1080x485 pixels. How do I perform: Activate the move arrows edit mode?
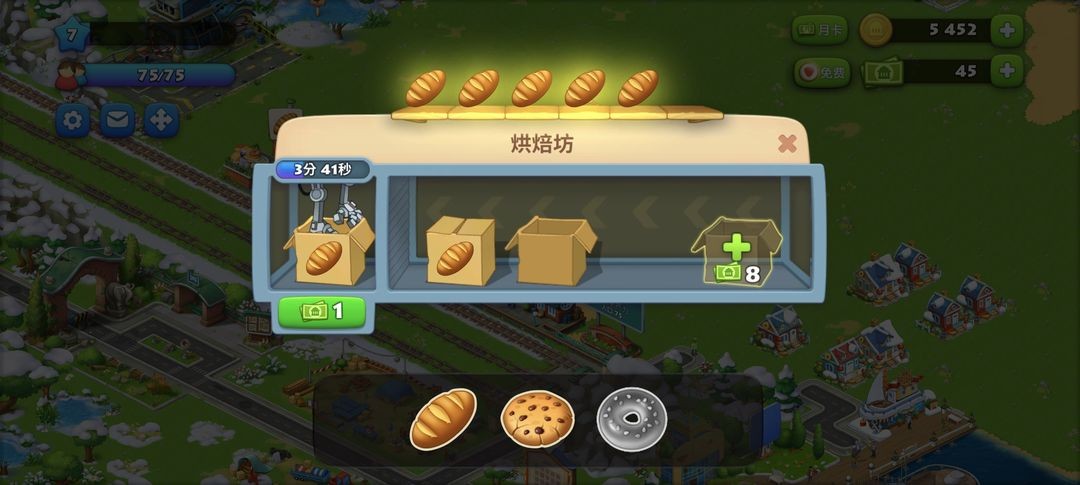[161, 121]
